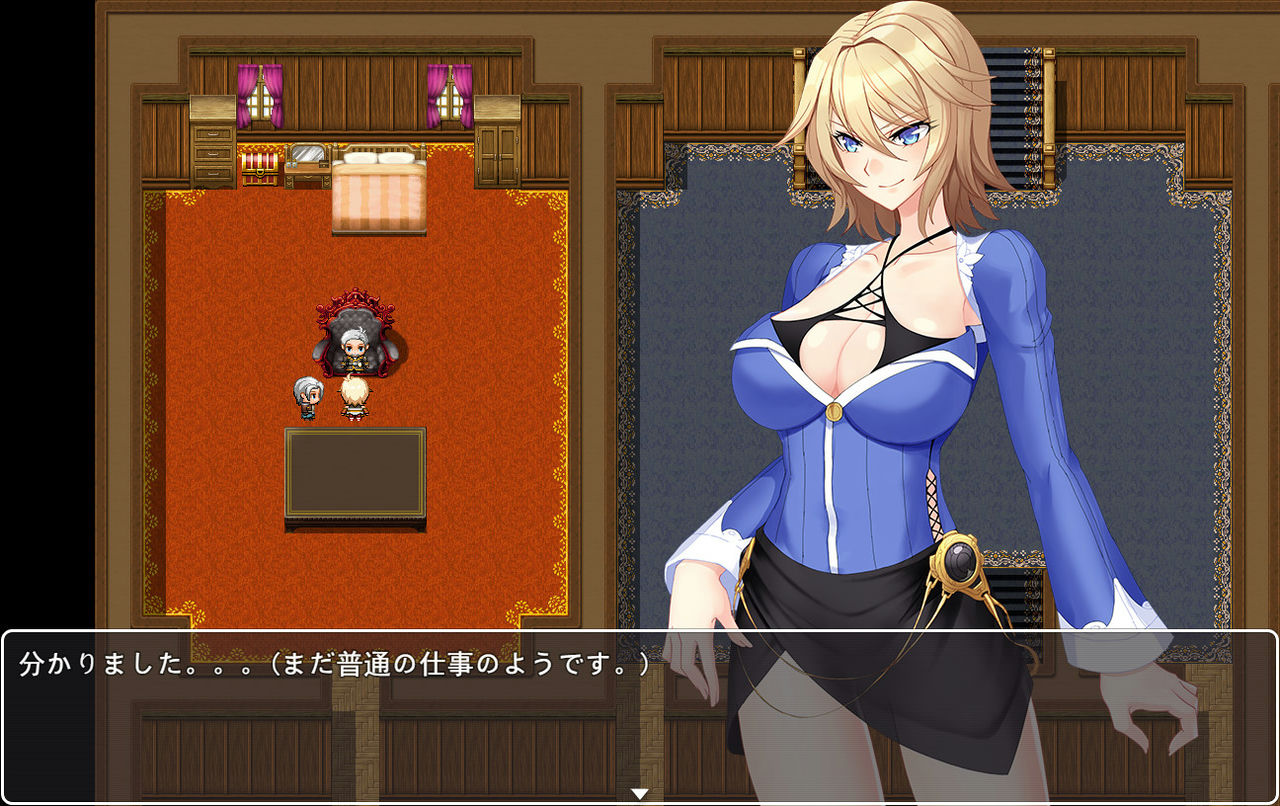The width and height of the screenshot is (1280, 806).
Task: Click the red treasure chest sprite
Action: [x=262, y=170]
